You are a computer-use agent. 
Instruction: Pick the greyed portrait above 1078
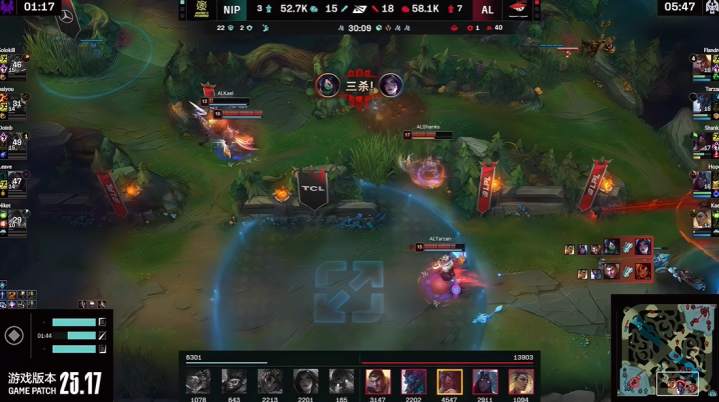198,381
